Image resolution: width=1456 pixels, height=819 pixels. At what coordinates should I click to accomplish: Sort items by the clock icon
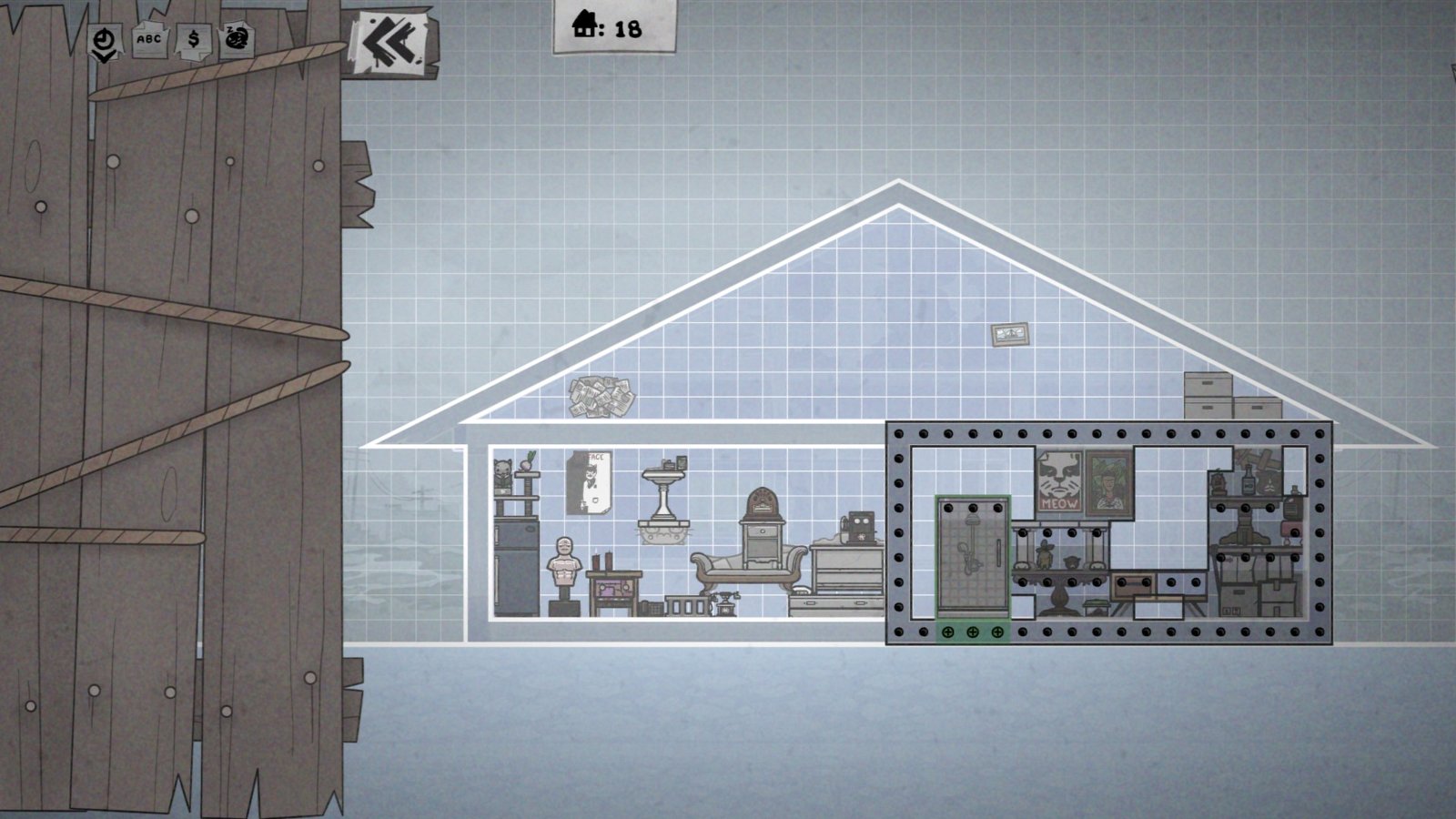click(x=106, y=41)
